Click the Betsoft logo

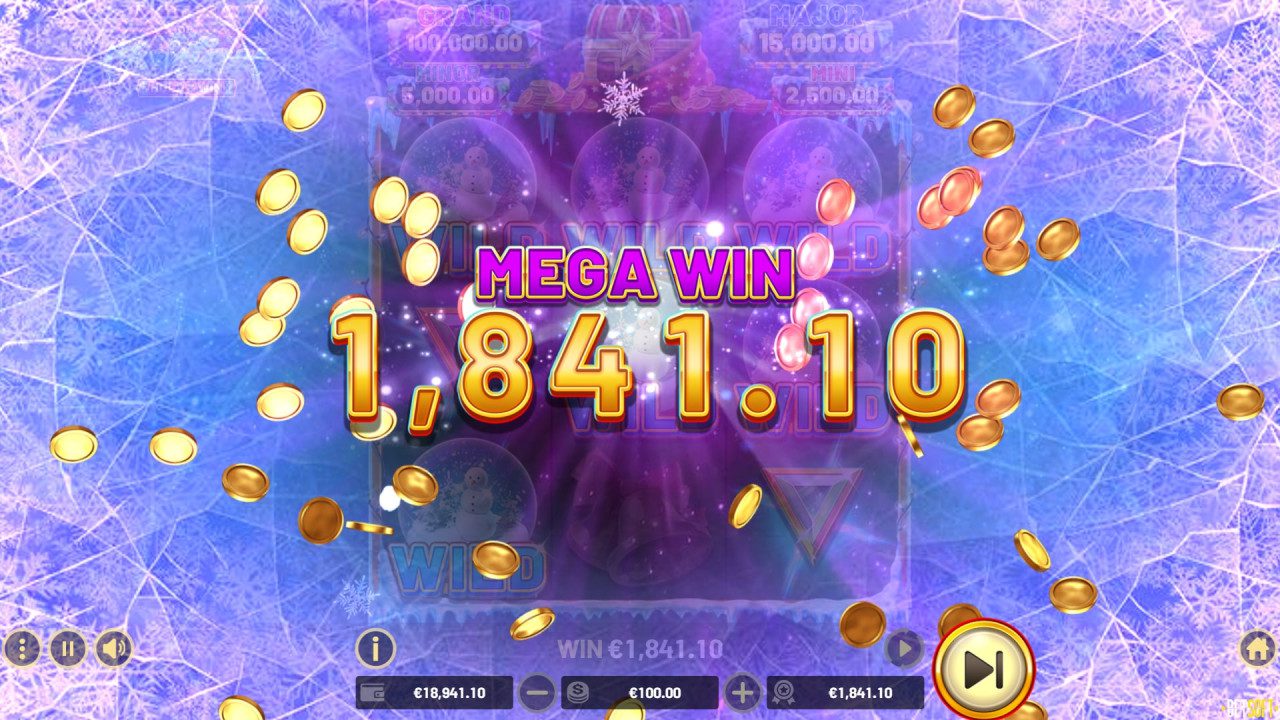[1247, 707]
